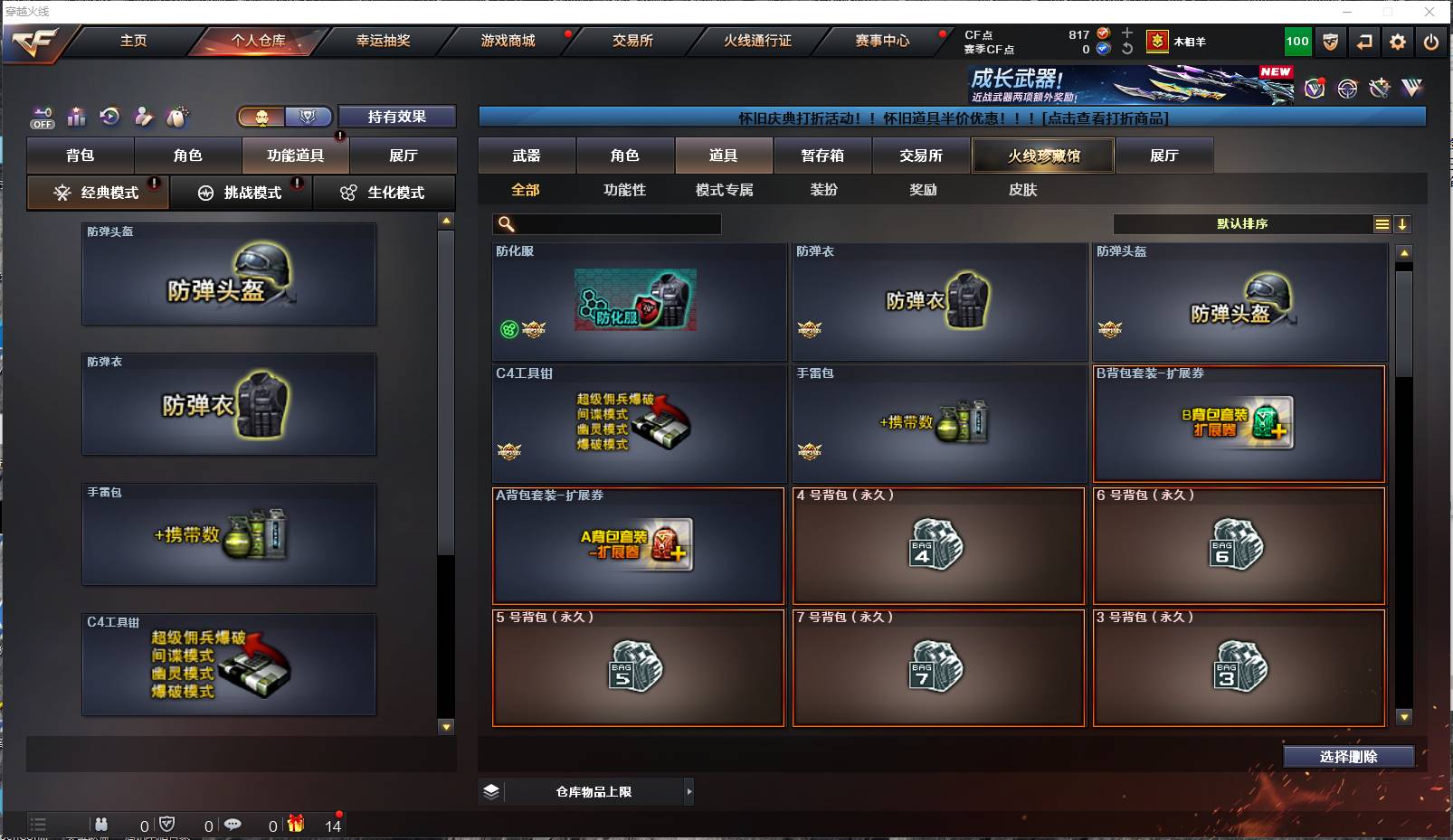The width and height of the screenshot is (1453, 840).
Task: Click the 选择删除 button
Action: pyautogui.click(x=1351, y=756)
